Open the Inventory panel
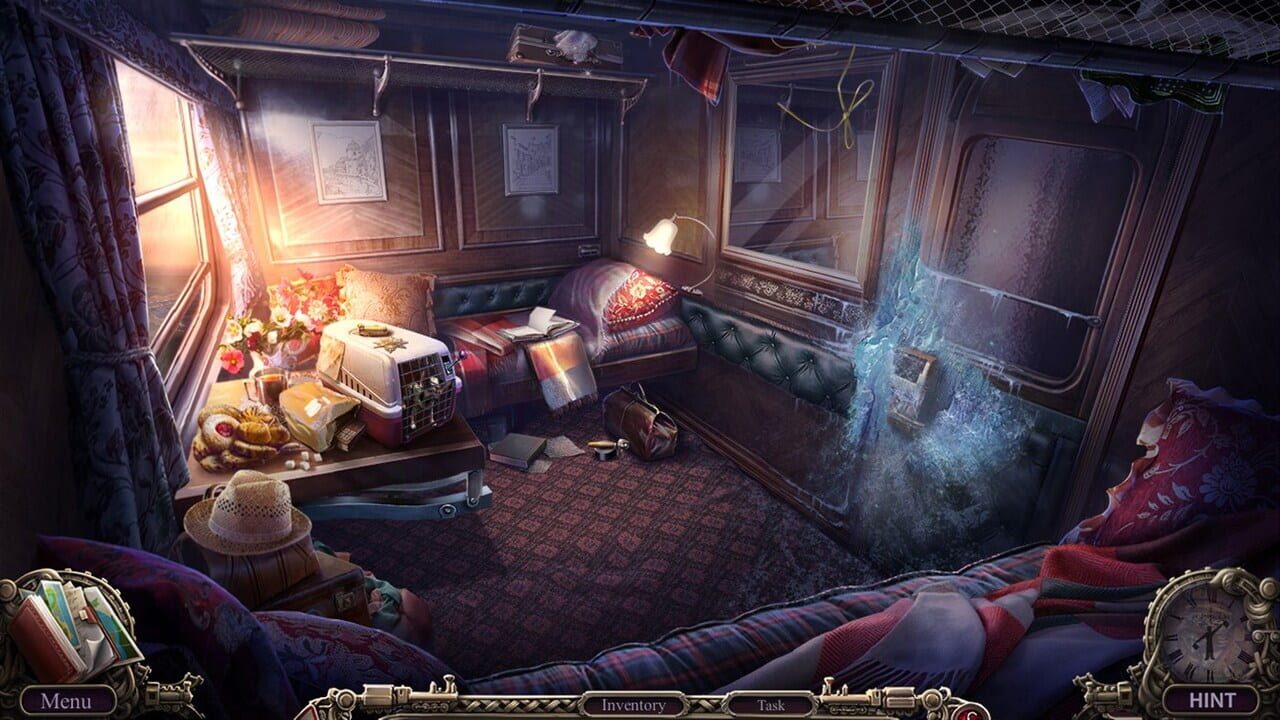This screenshot has width=1280, height=720. [633, 705]
